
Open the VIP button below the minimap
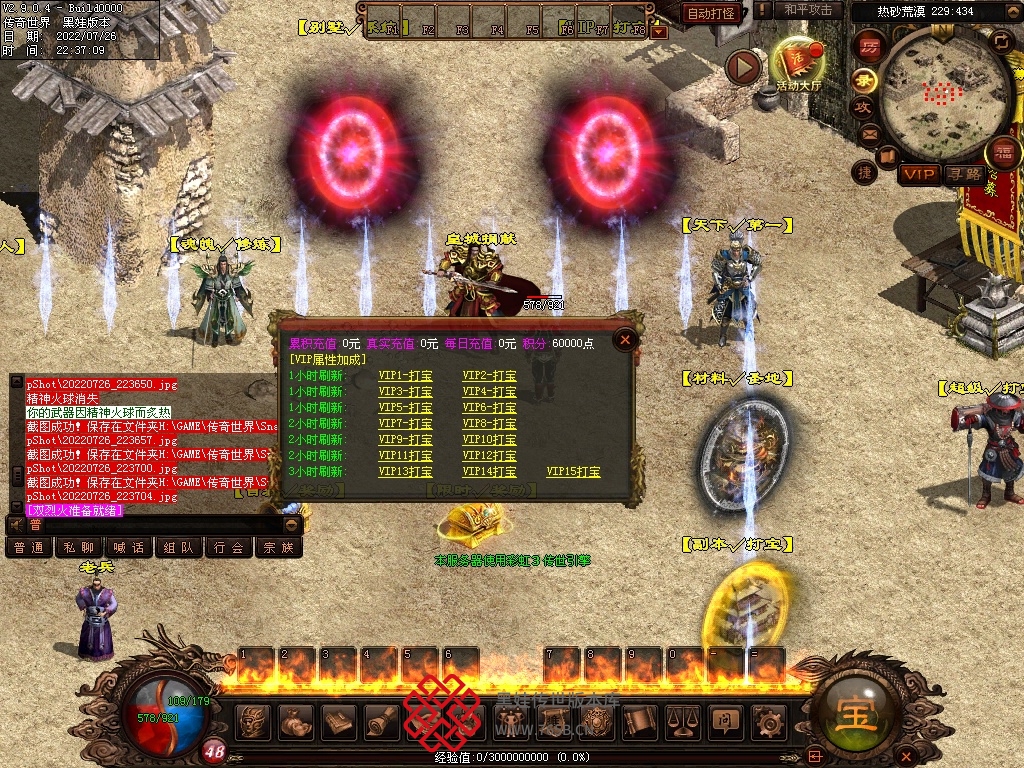coord(918,174)
